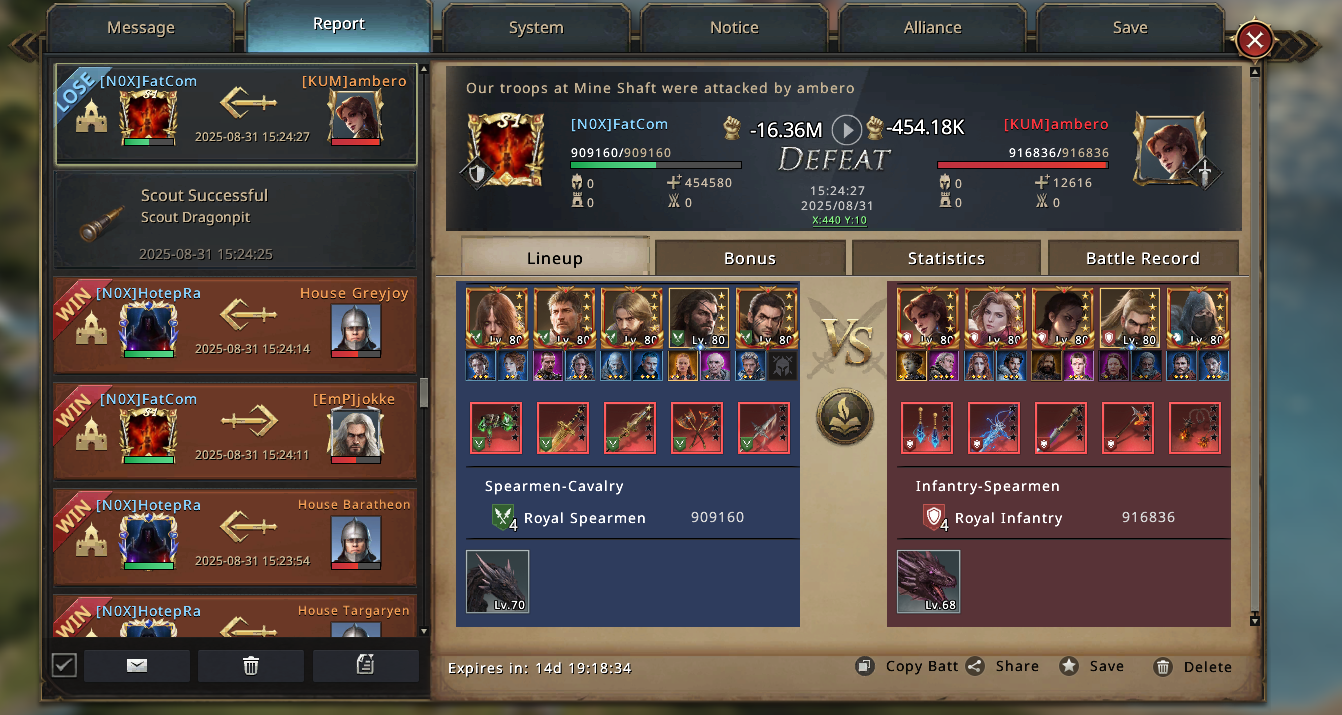Select the win report against House Greyjoy
Screen dimensions: 1342x715
235,325
